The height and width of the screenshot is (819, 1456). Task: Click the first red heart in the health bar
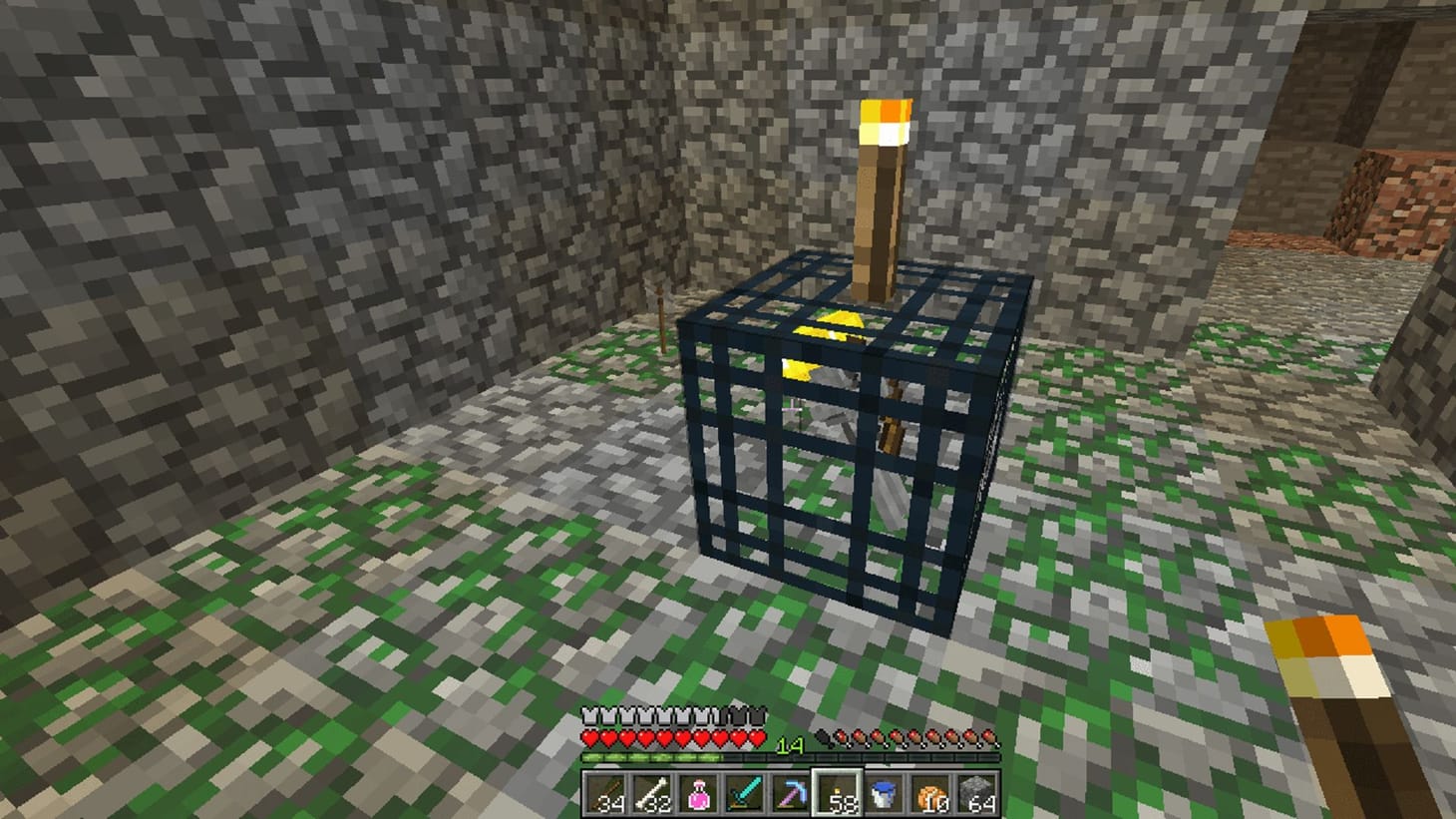pos(588,738)
